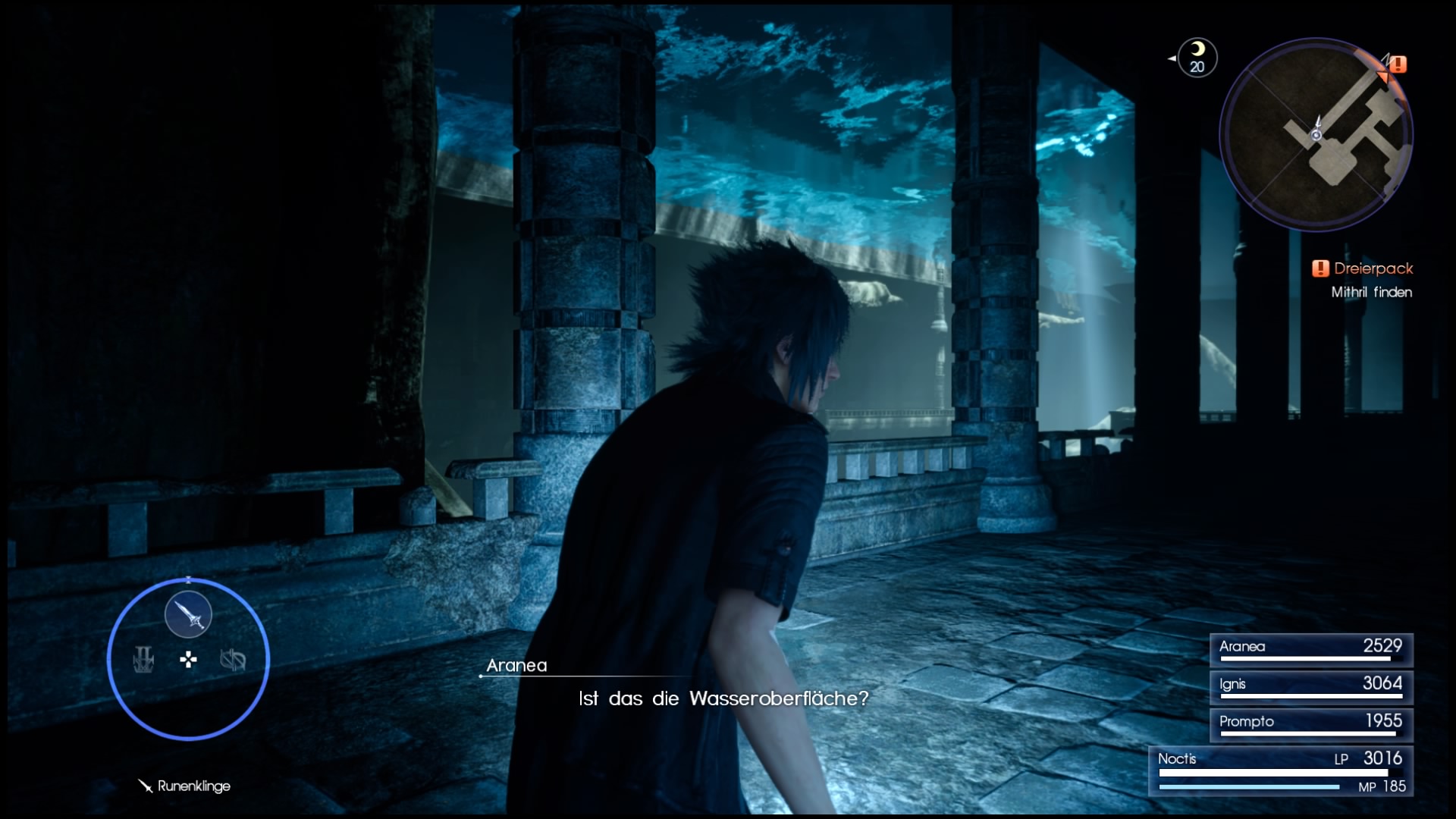The width and height of the screenshot is (1456, 819).
Task: Select the right sigil icon in the weapon wheel
Action: pos(233,661)
